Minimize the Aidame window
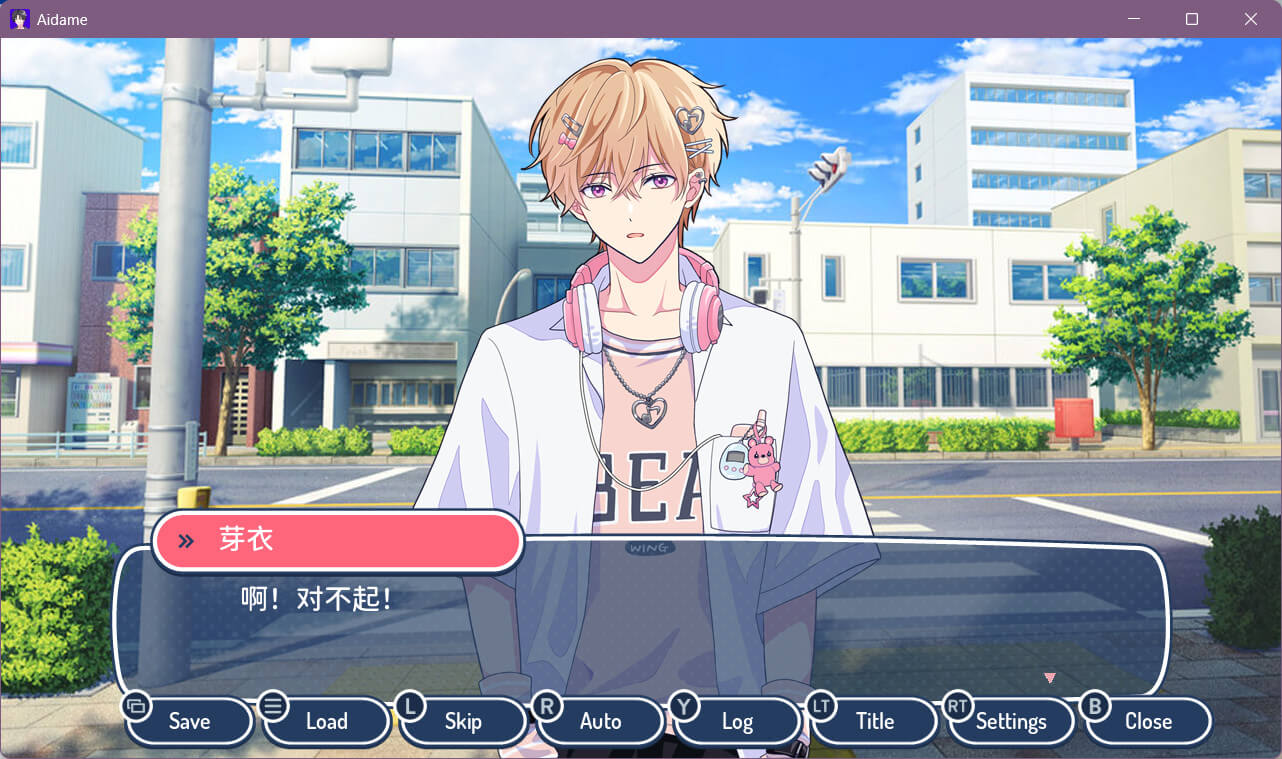Image resolution: width=1282 pixels, height=759 pixels. point(1134,19)
